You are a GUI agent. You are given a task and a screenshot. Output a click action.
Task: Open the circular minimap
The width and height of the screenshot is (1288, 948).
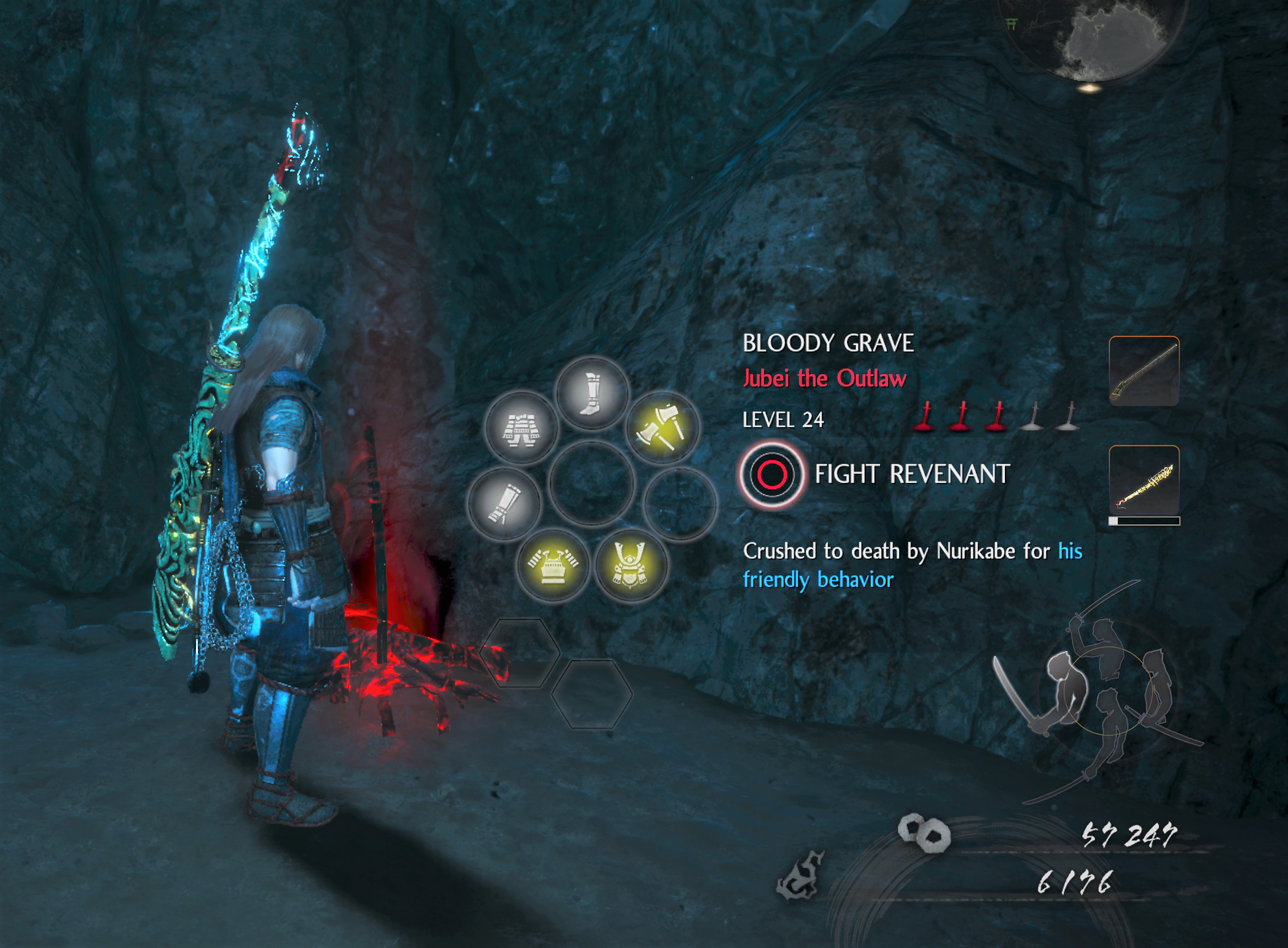pos(1092,36)
